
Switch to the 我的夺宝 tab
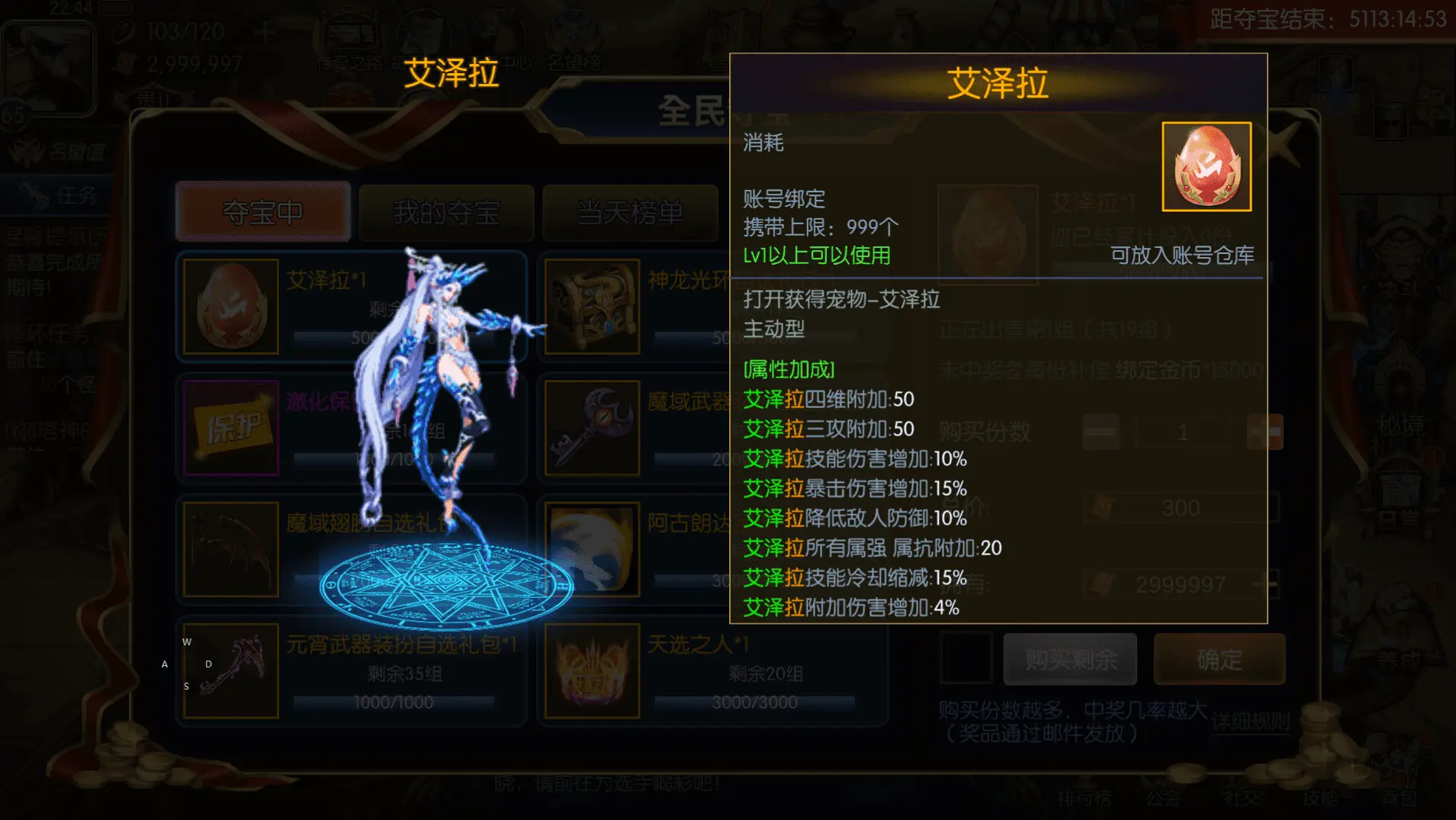446,214
